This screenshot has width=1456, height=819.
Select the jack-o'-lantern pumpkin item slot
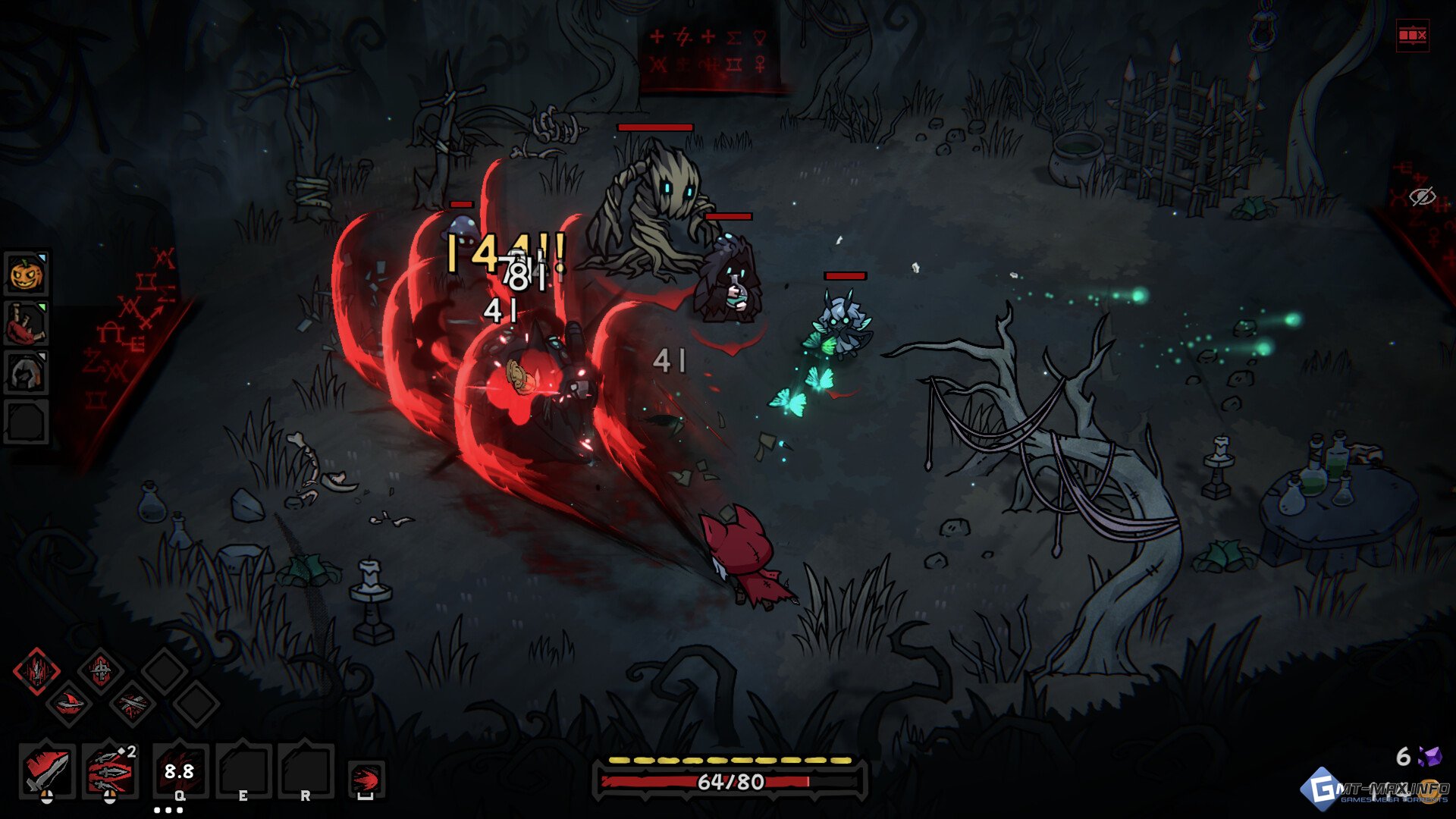[x=27, y=275]
